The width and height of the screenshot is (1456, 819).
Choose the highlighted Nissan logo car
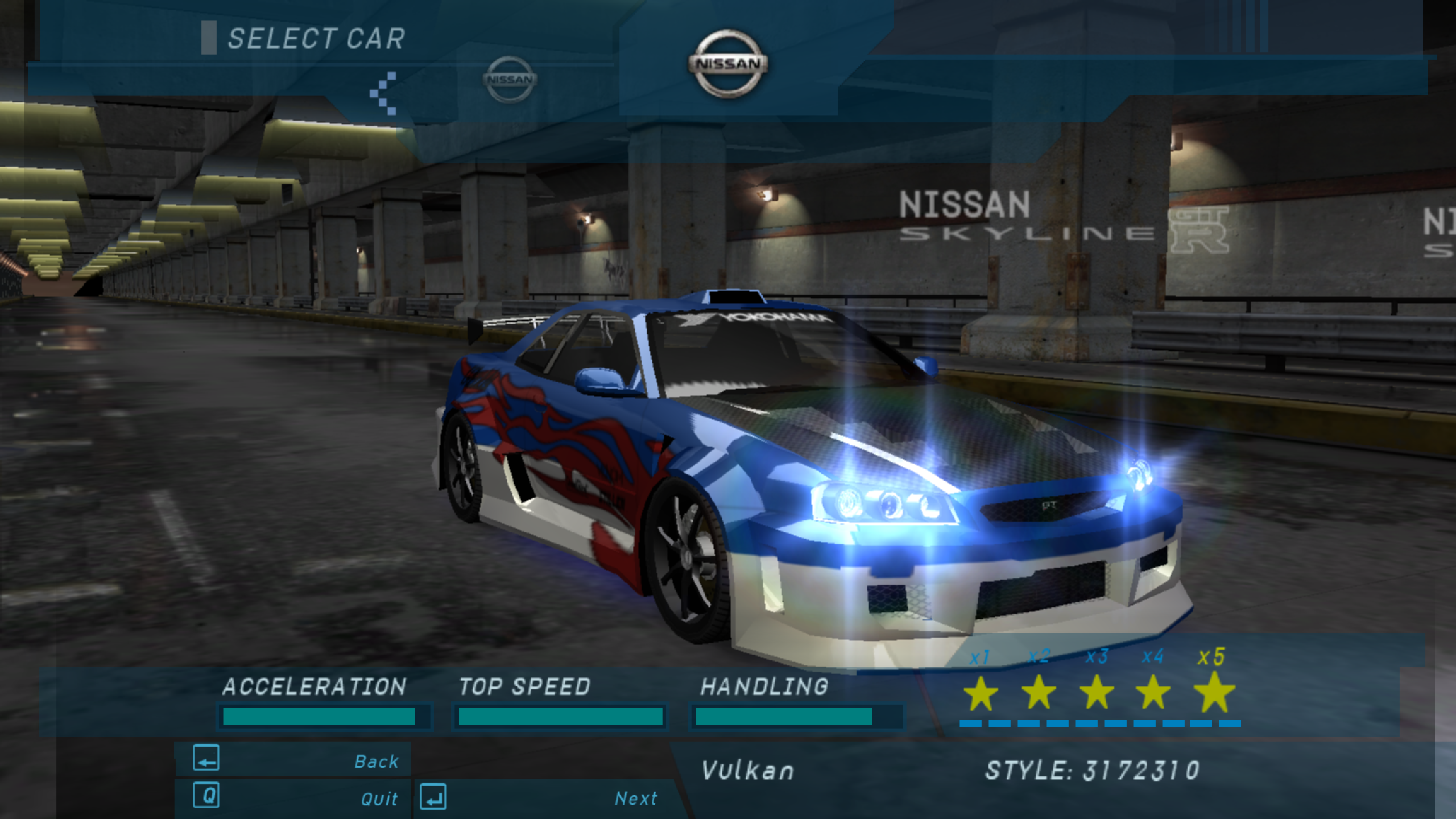[727, 63]
